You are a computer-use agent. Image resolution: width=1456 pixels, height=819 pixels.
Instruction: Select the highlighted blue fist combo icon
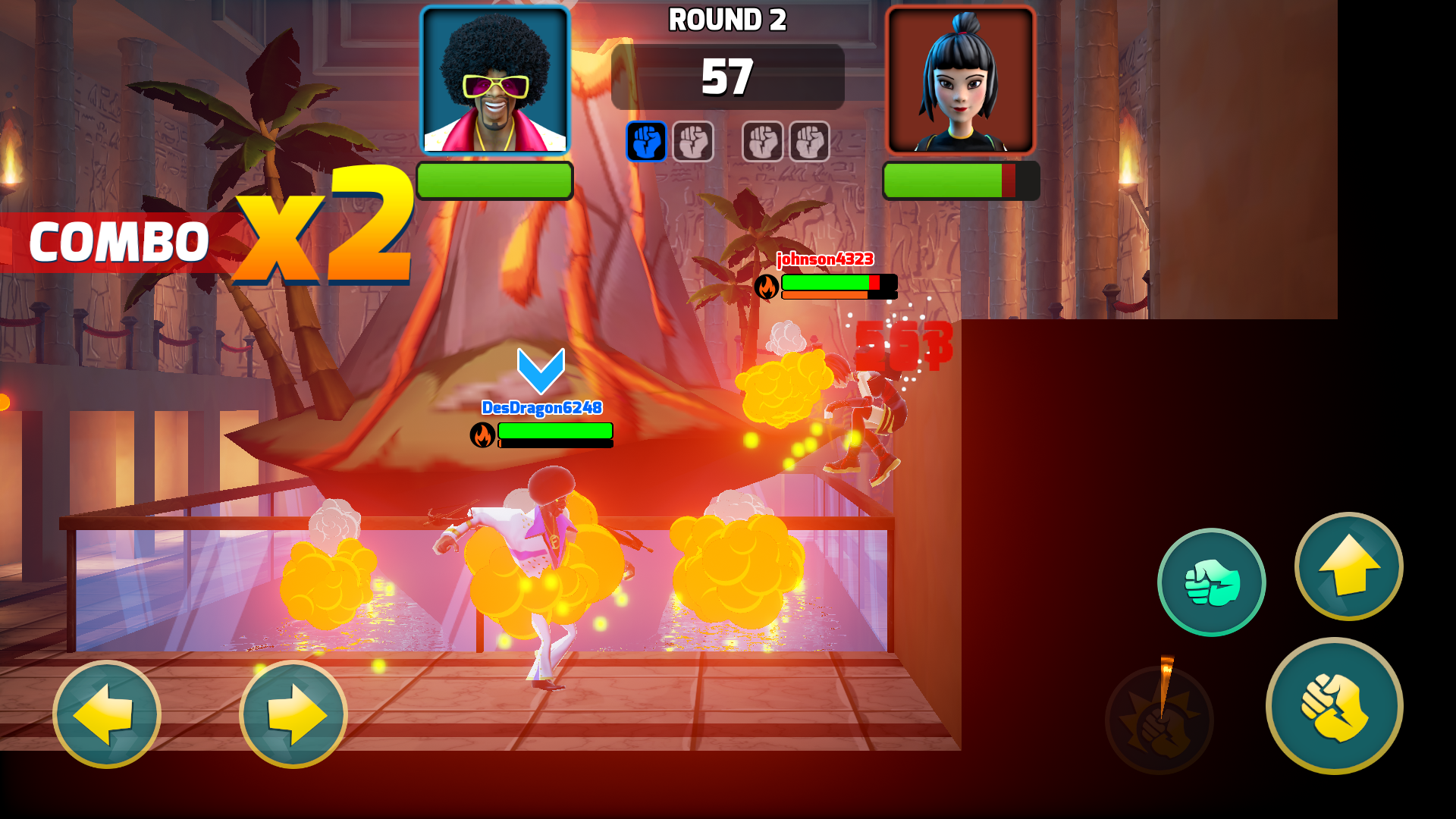(x=646, y=142)
